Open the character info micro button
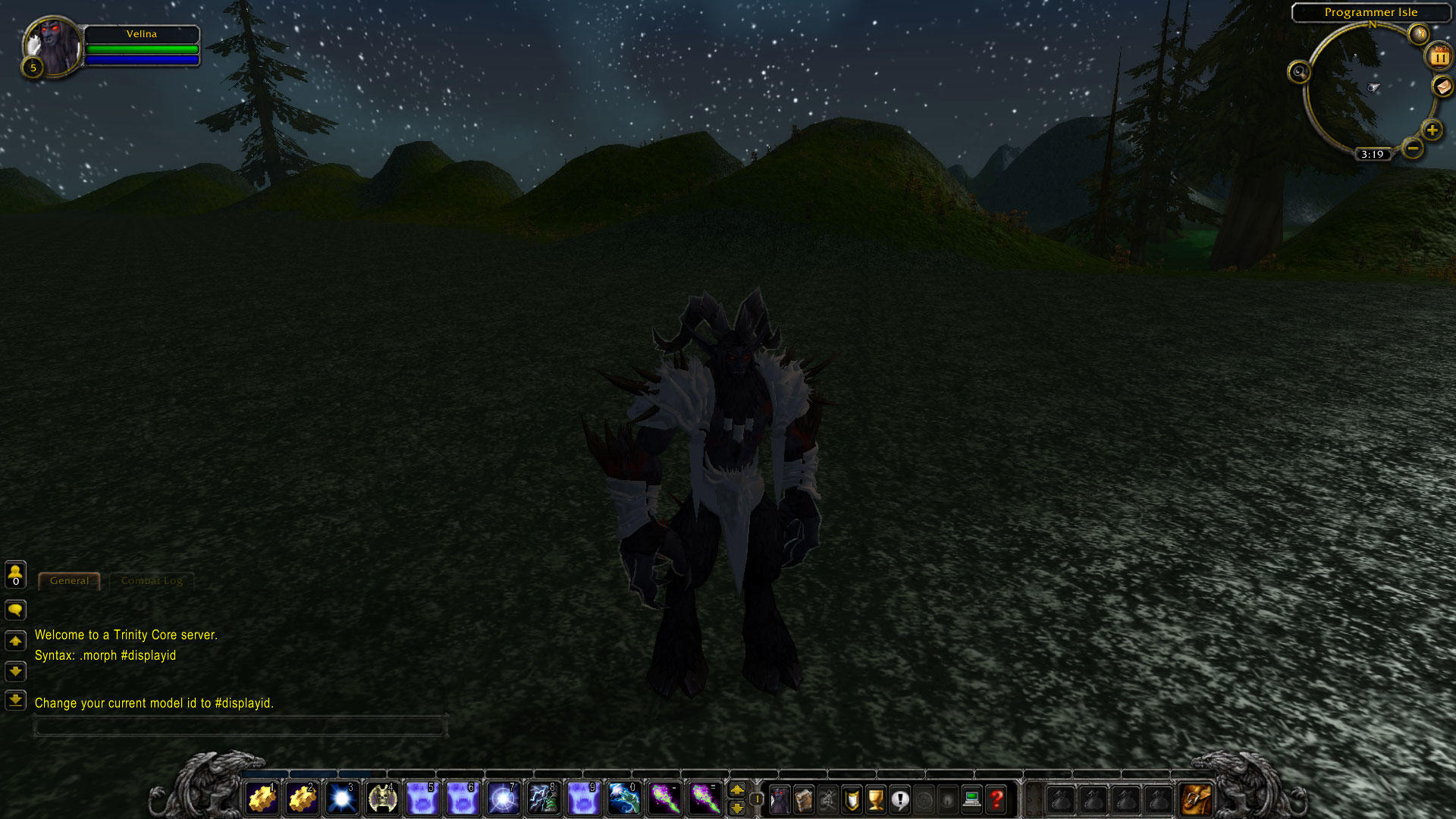Screen dimensions: 1456x819 780,799
